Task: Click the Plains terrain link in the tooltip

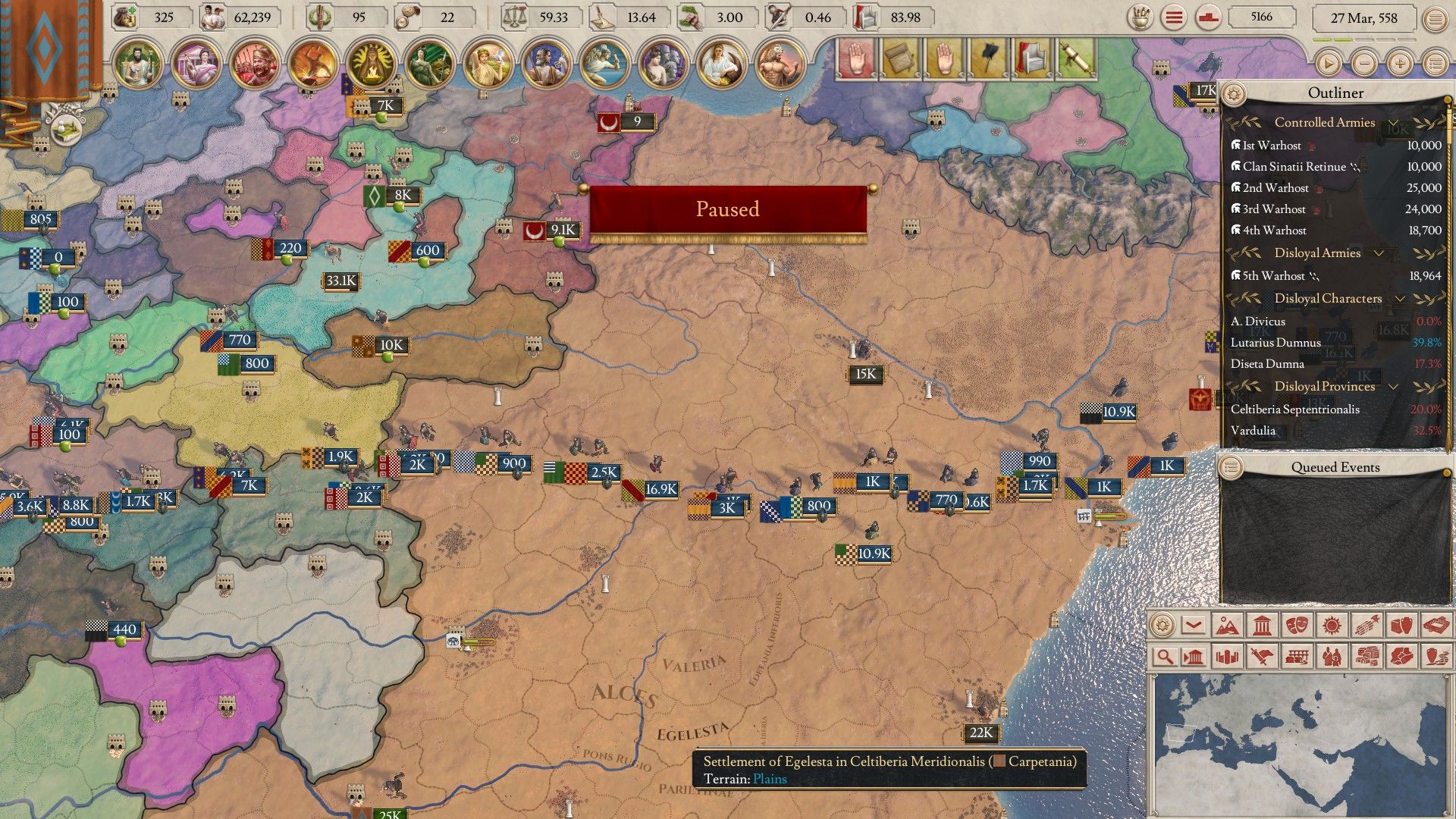Action: (x=770, y=778)
